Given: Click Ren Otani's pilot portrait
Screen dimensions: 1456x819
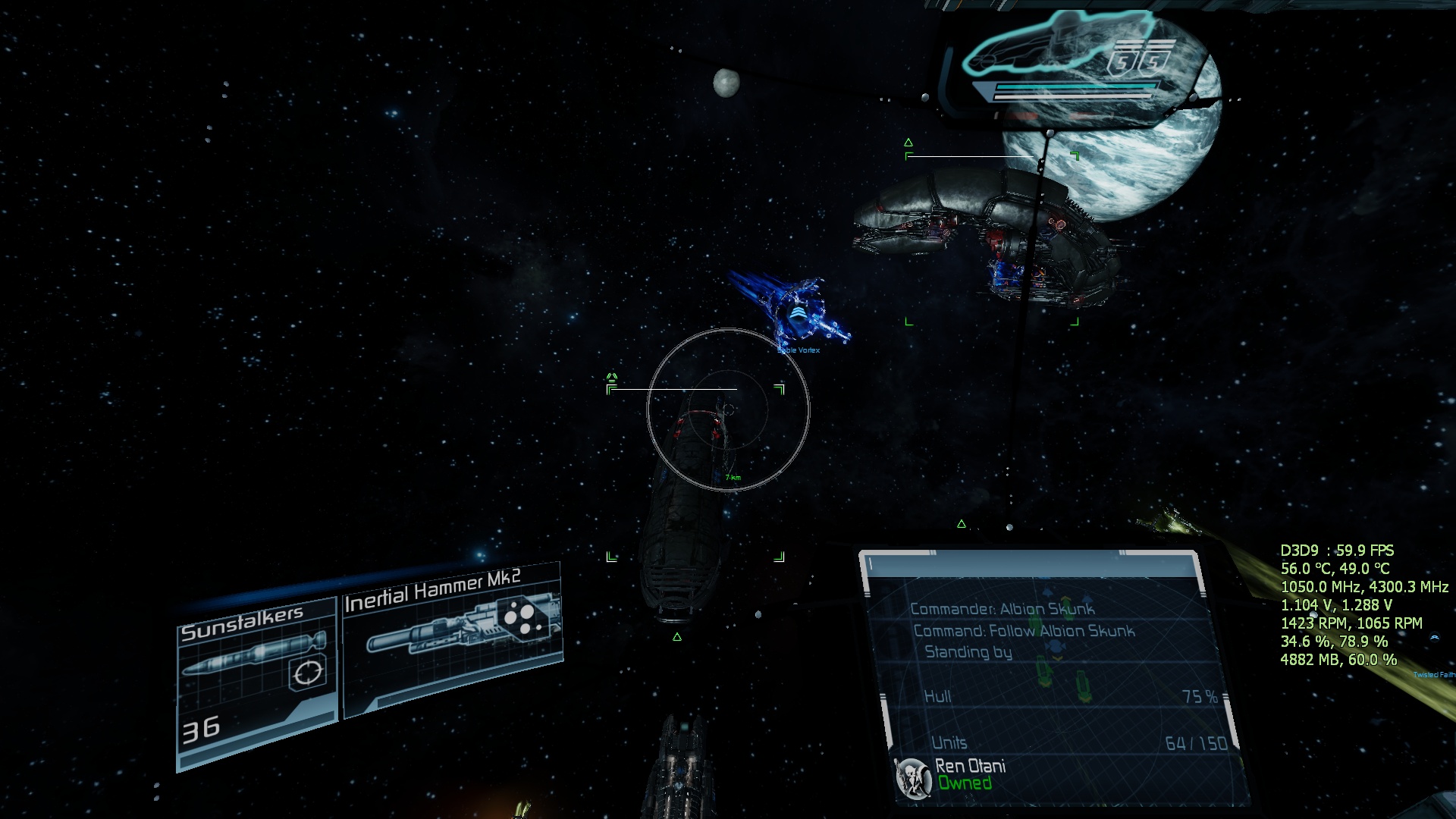Looking at the screenshot, I should click(914, 778).
